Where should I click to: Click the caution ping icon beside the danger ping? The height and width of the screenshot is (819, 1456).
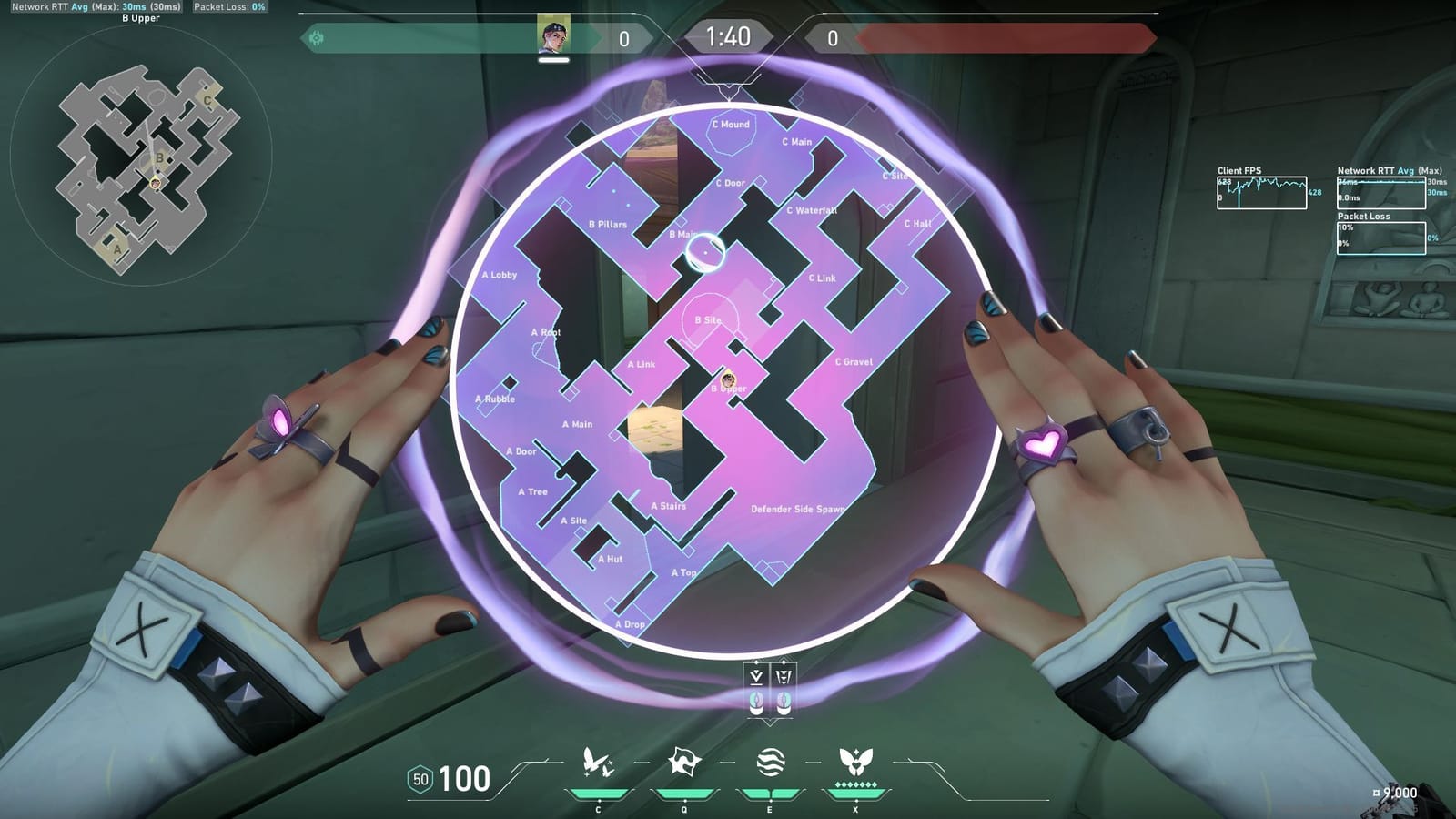(784, 675)
